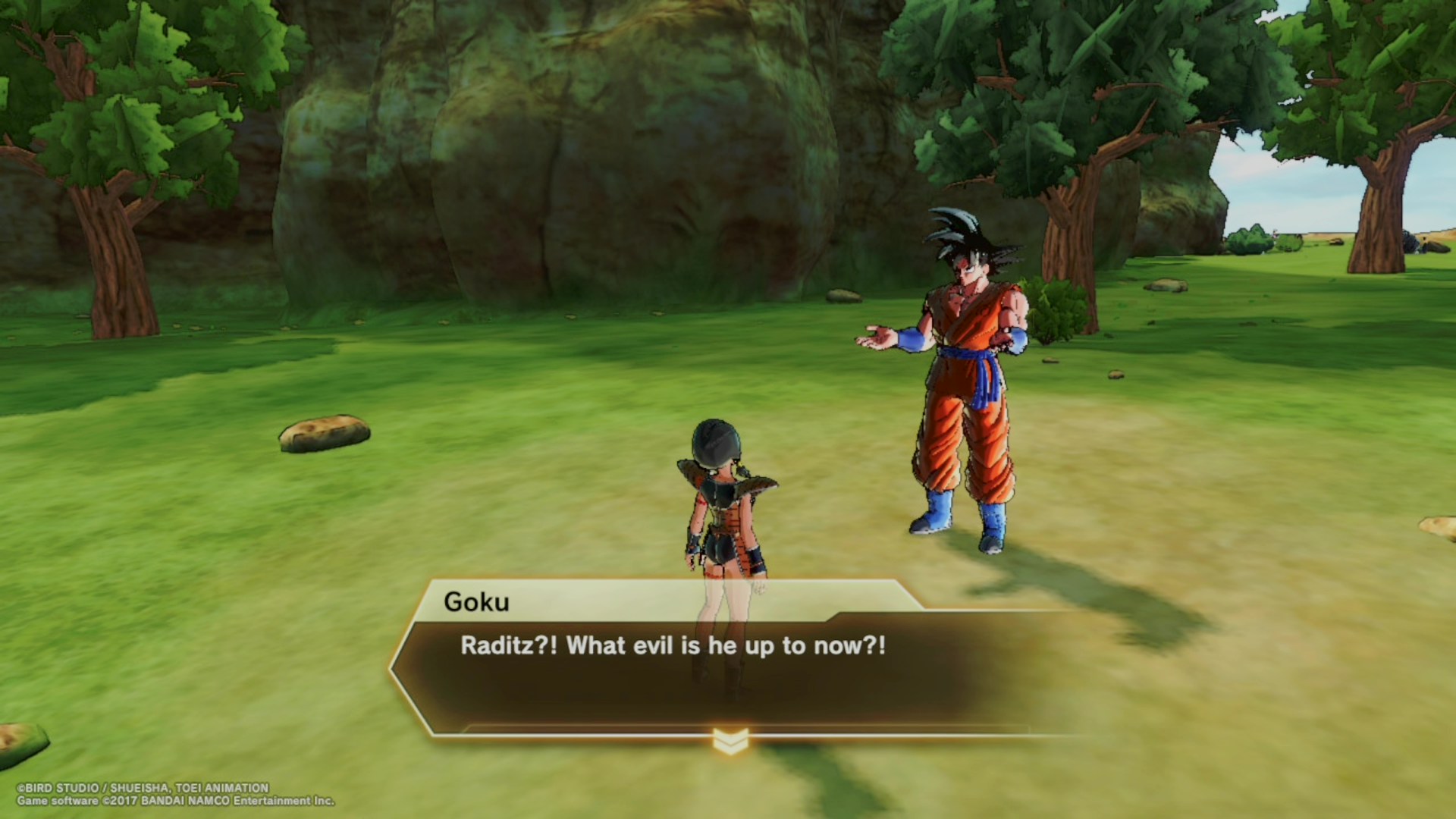Advance dialogue with the orange down-arrow
This screenshot has width=1456, height=819.
(730, 741)
